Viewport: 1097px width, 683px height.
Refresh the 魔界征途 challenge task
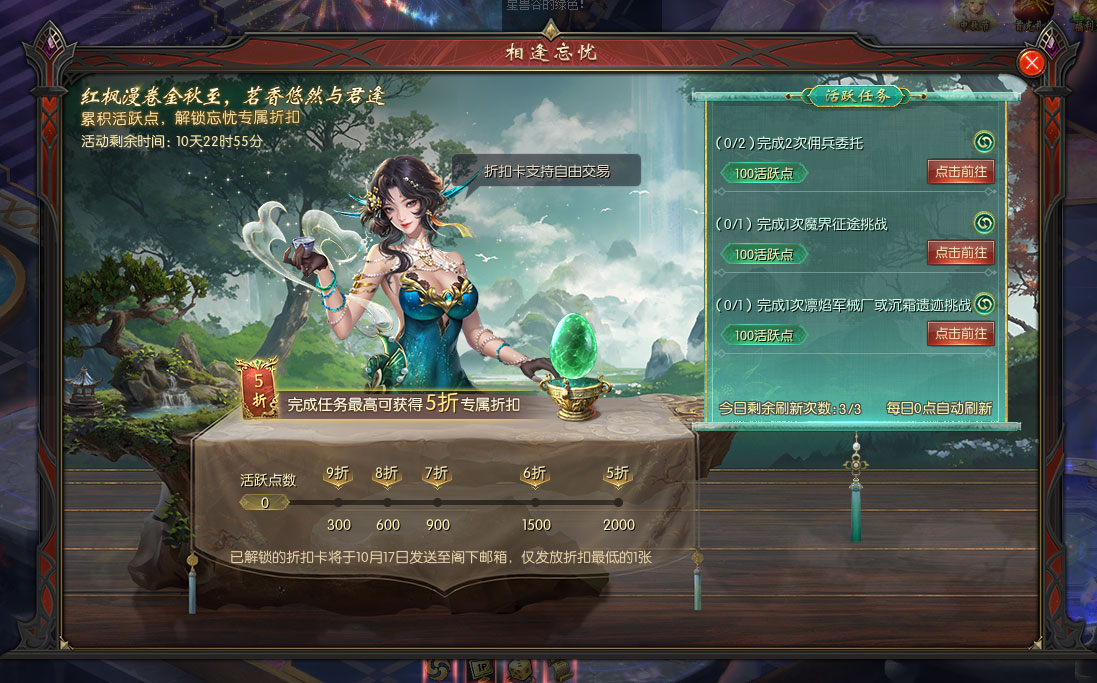coord(984,222)
